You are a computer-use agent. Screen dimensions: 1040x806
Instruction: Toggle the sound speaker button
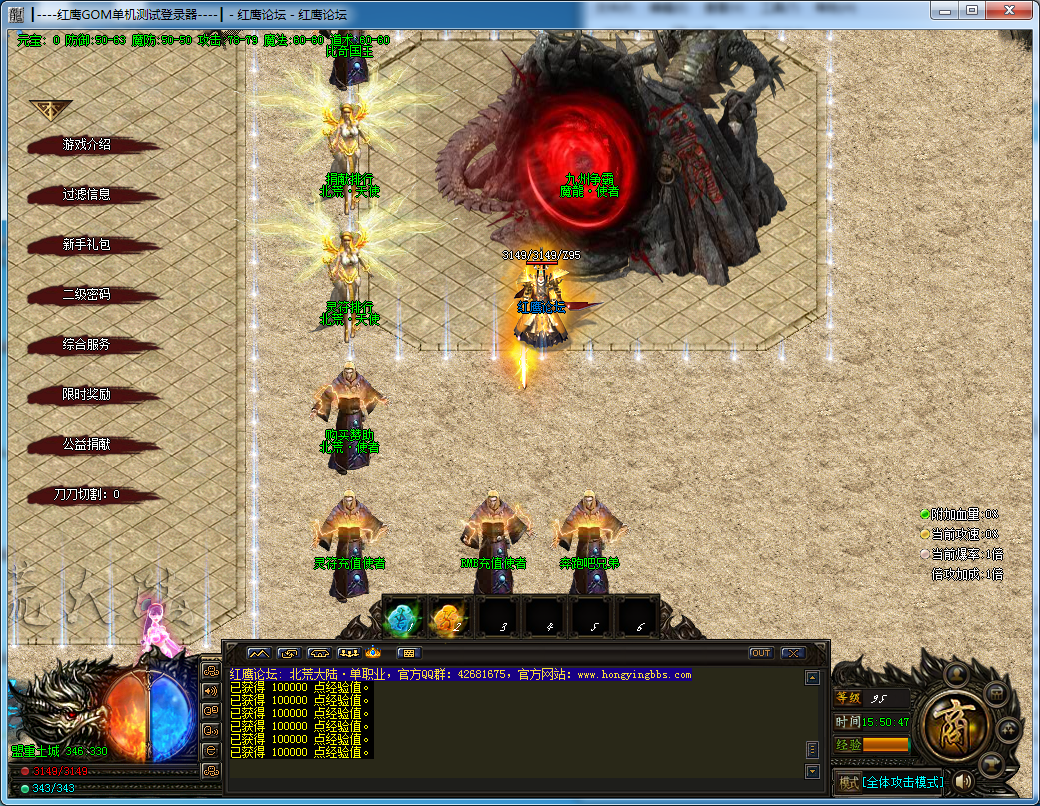point(964,781)
